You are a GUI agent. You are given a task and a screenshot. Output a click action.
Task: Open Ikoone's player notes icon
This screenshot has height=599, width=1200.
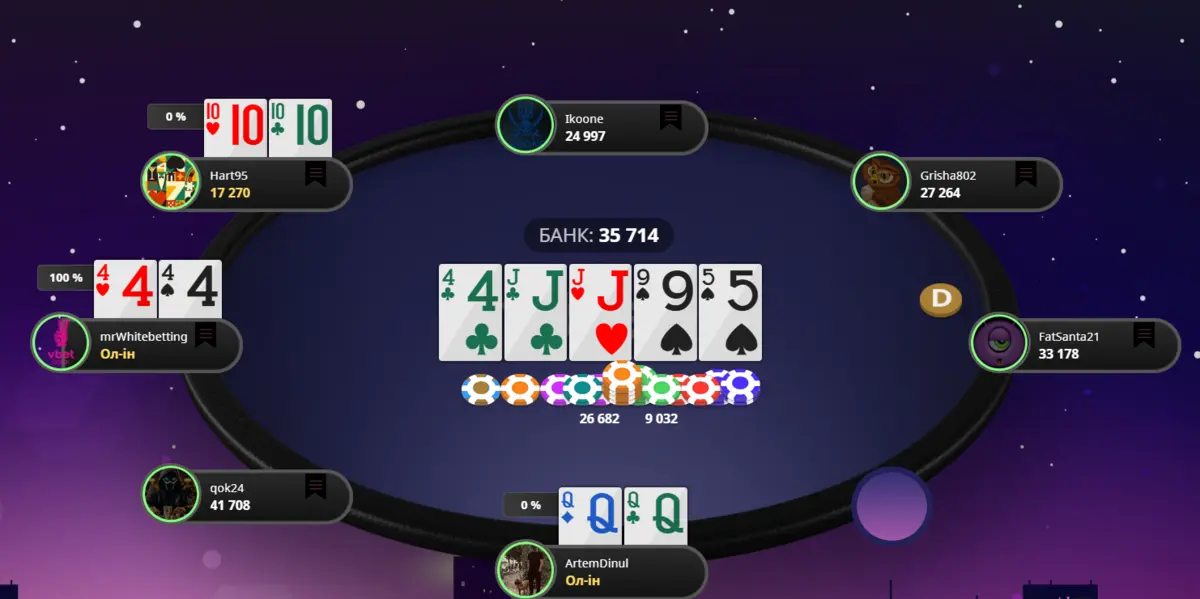click(670, 119)
